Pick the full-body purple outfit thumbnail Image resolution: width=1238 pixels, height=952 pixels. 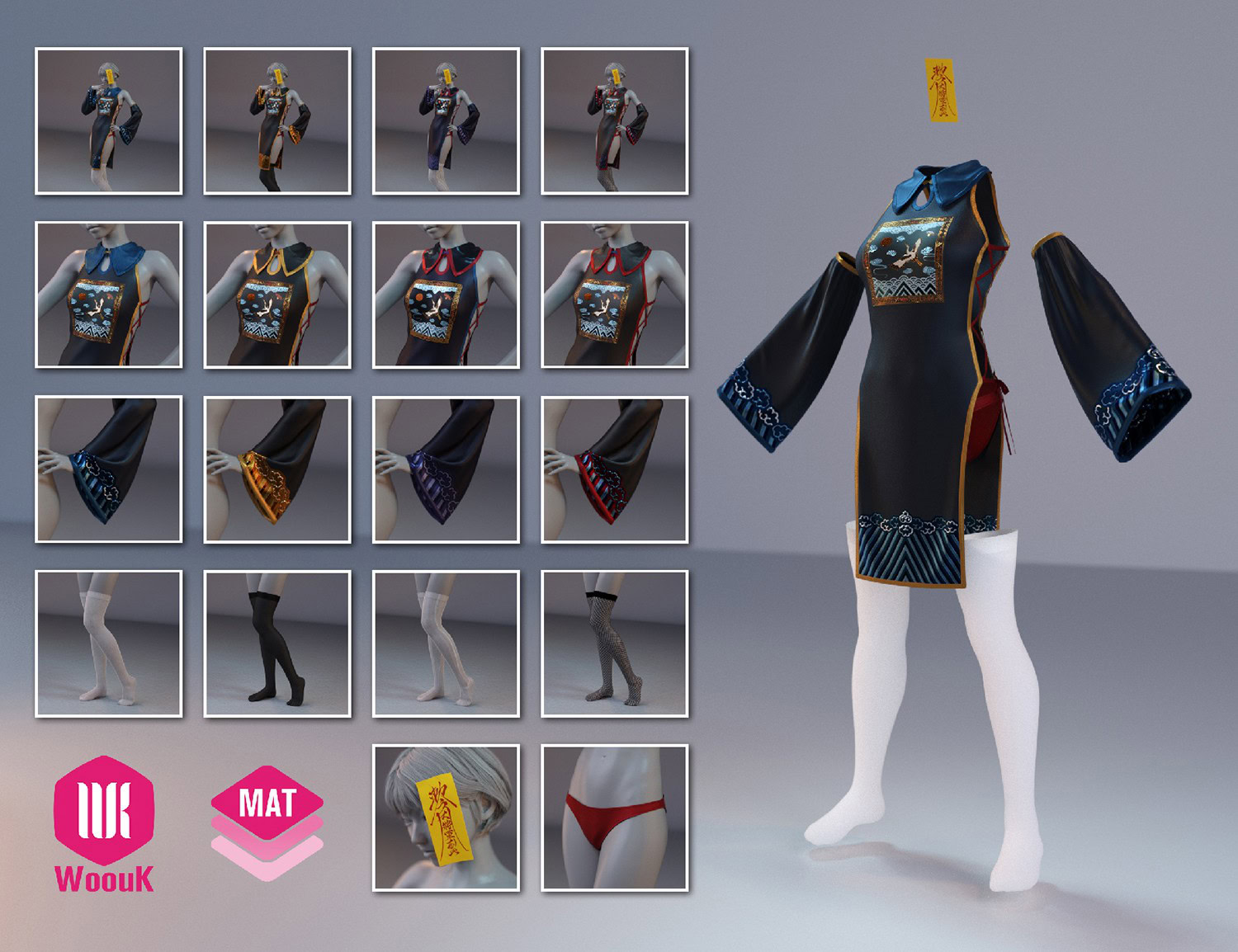446,121
